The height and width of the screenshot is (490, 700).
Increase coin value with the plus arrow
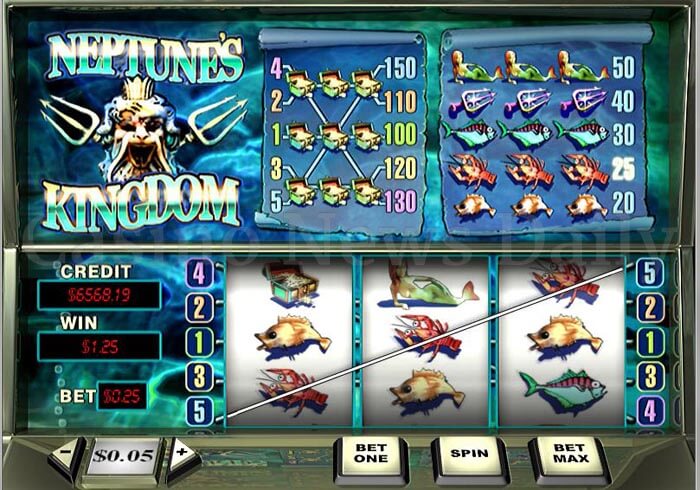pos(182,455)
